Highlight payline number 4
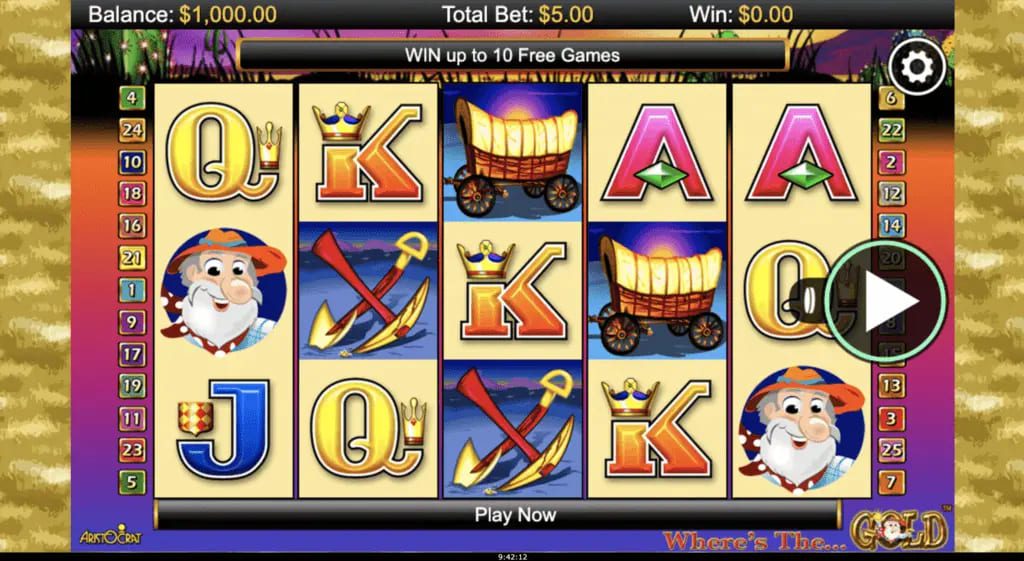 (132, 98)
